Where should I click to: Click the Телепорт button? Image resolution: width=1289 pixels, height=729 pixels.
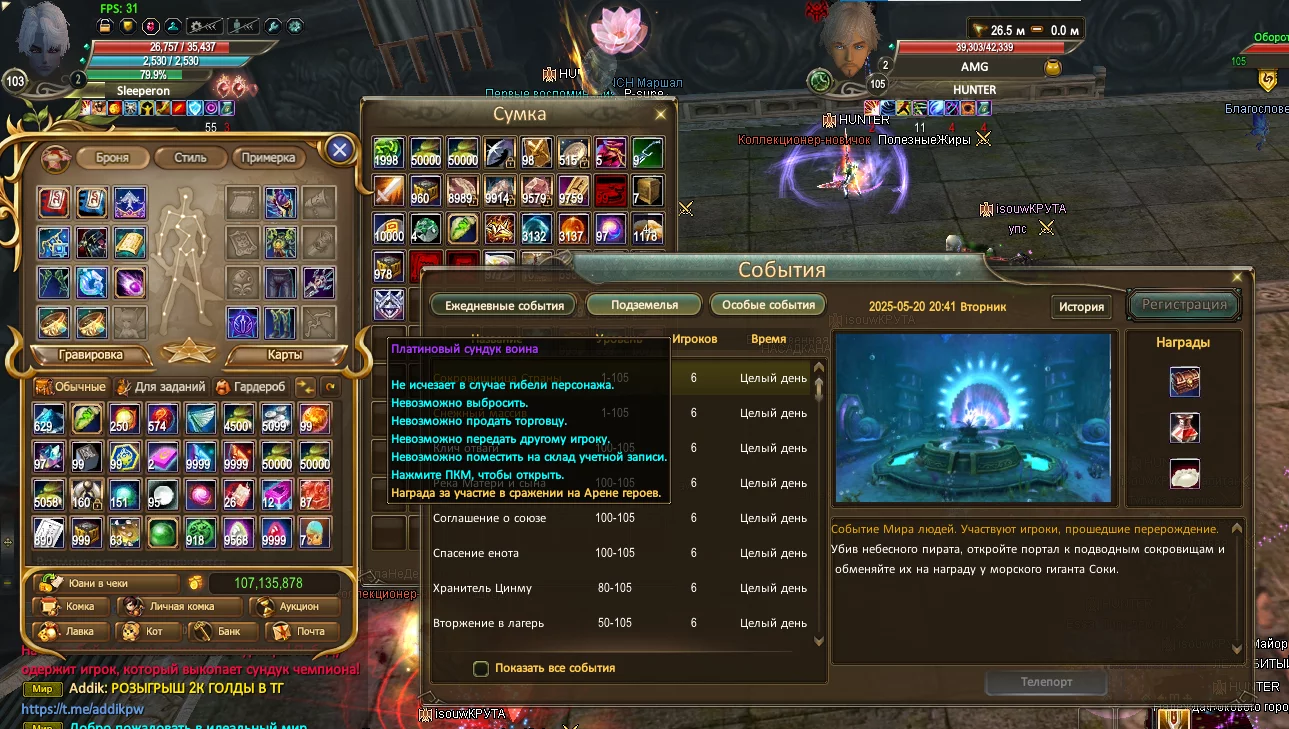point(1046,682)
